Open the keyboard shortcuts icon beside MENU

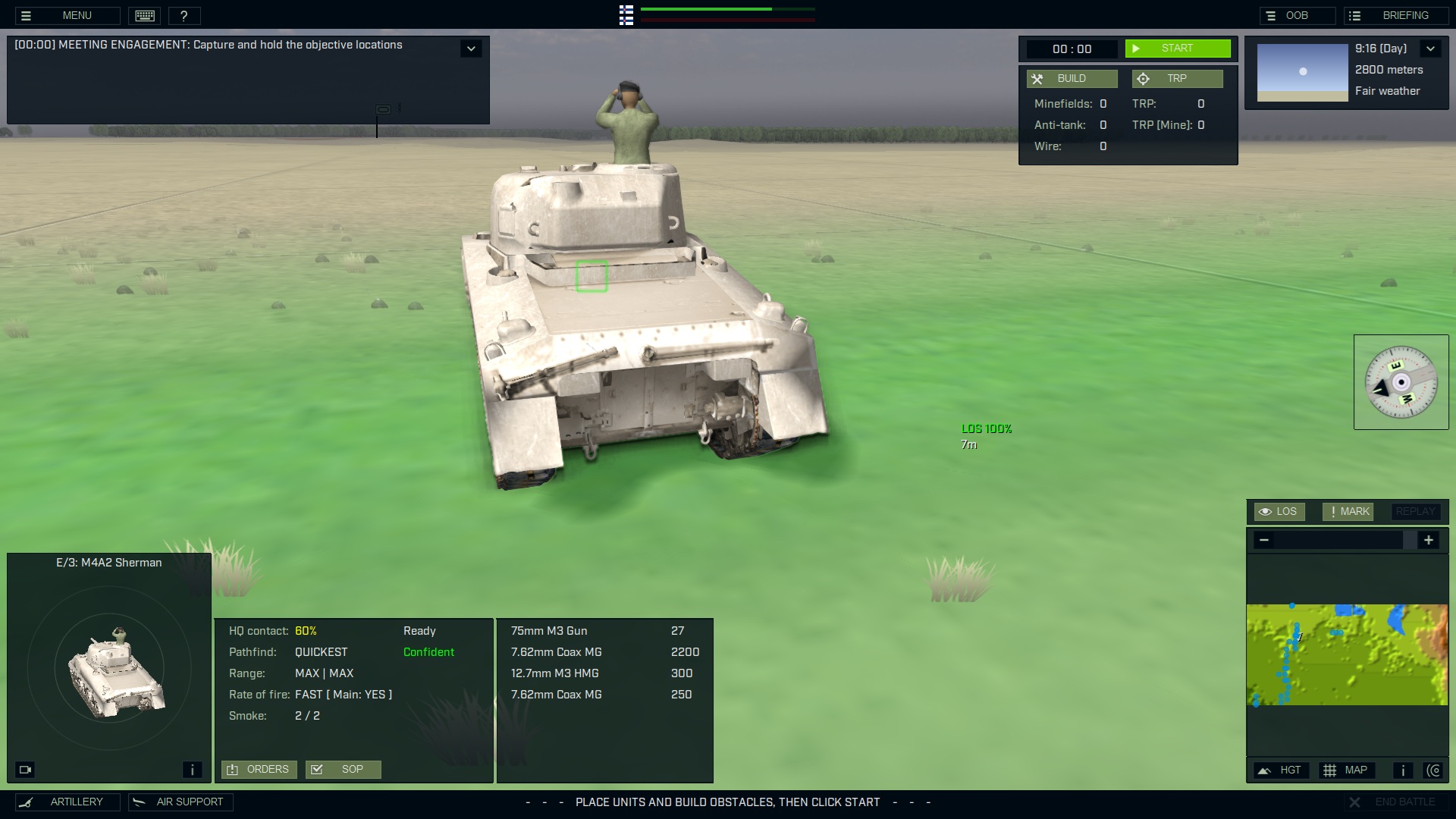point(144,15)
